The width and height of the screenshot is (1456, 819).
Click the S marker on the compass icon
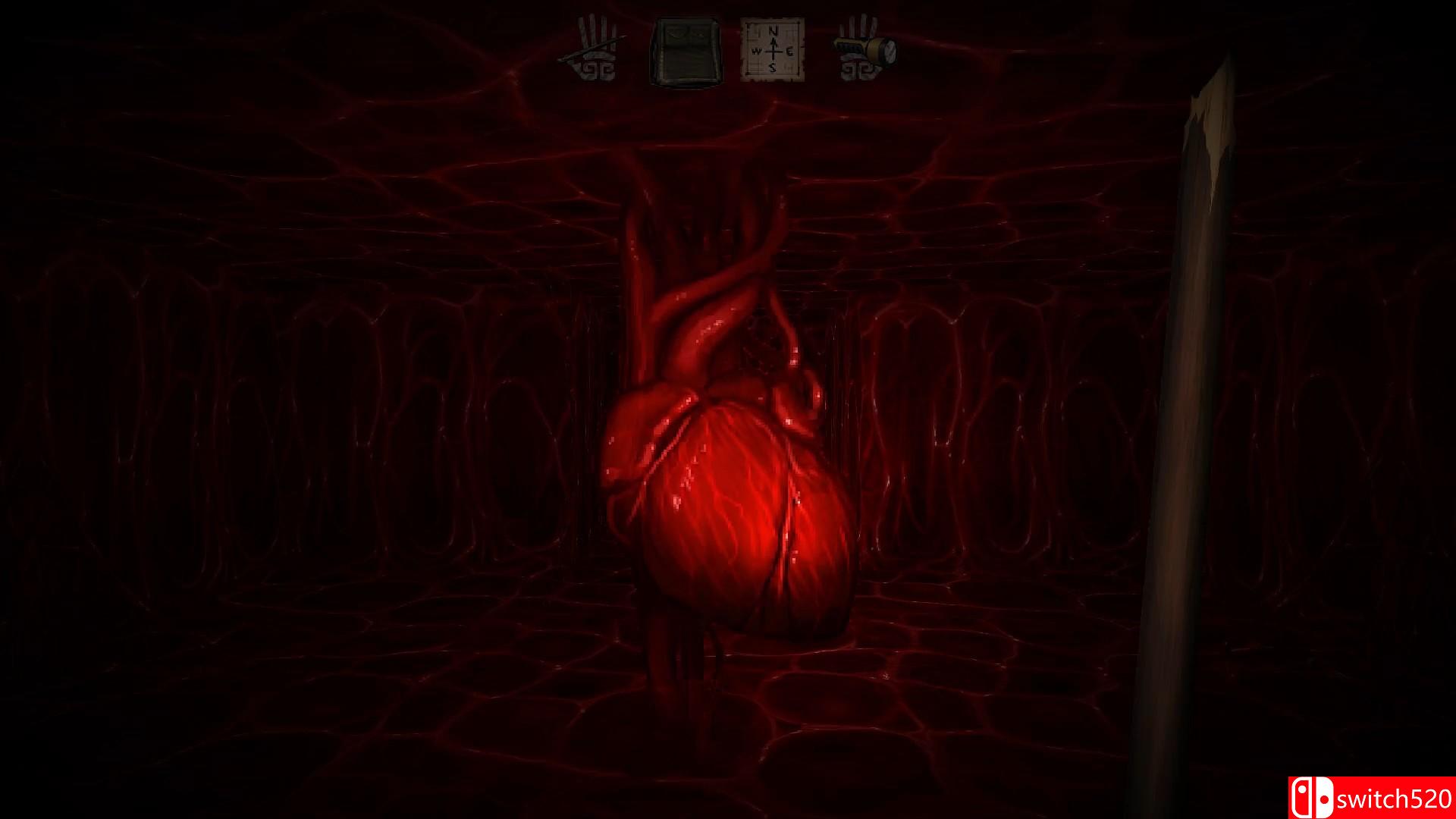(773, 67)
